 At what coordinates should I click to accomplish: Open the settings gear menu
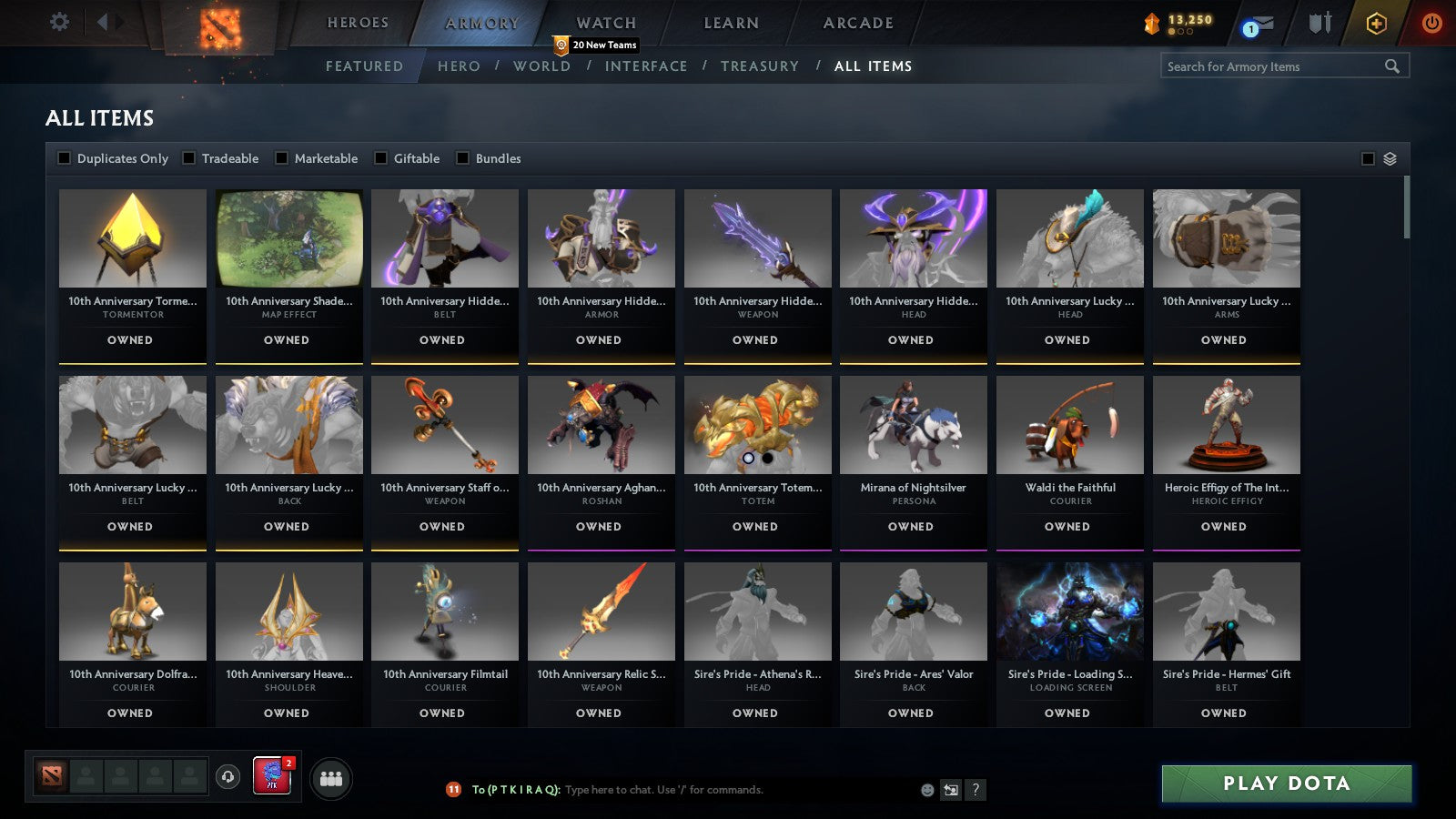click(59, 23)
